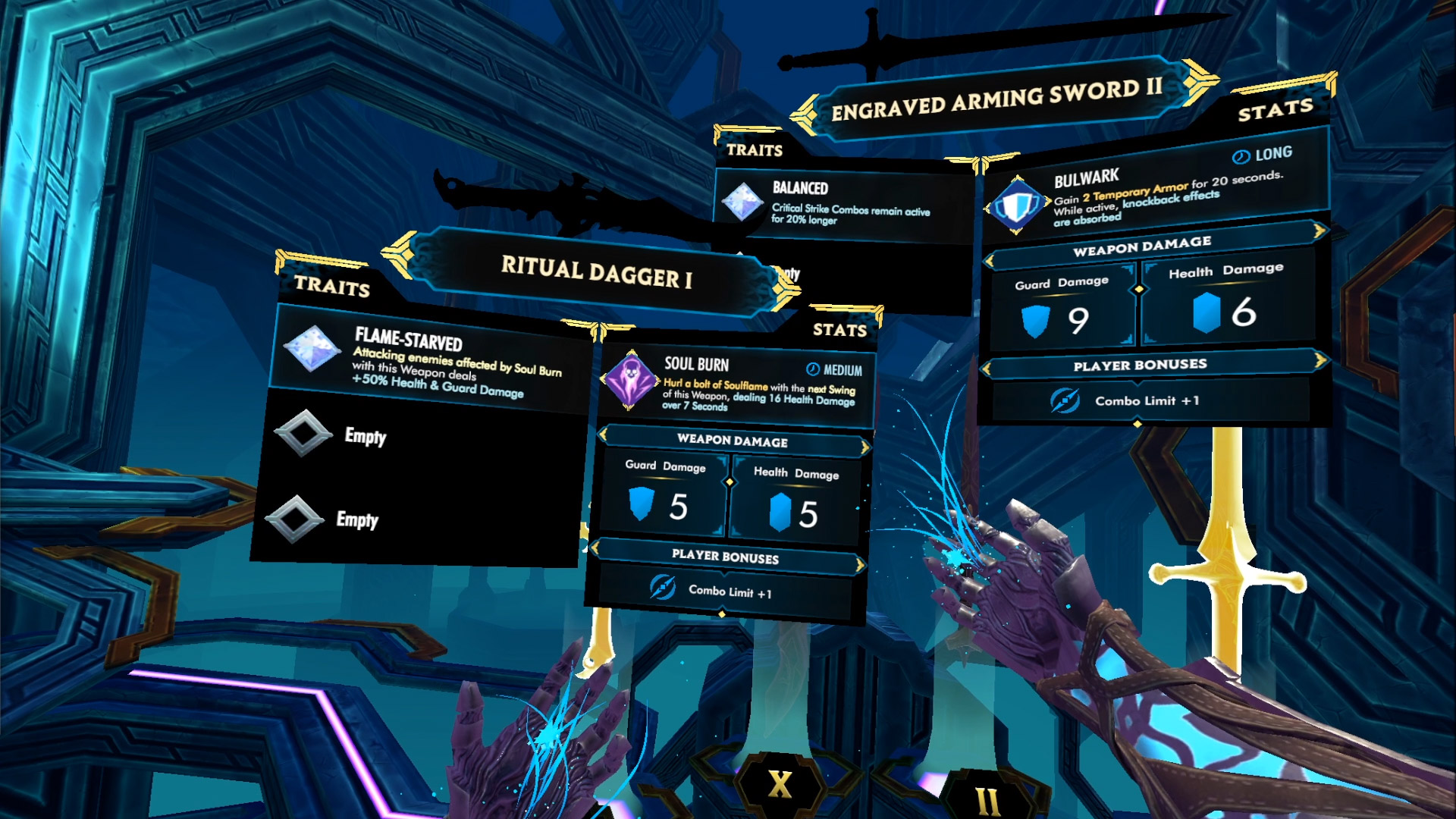
Task: Choose the Flame-Starved trait row
Action: click(x=431, y=361)
